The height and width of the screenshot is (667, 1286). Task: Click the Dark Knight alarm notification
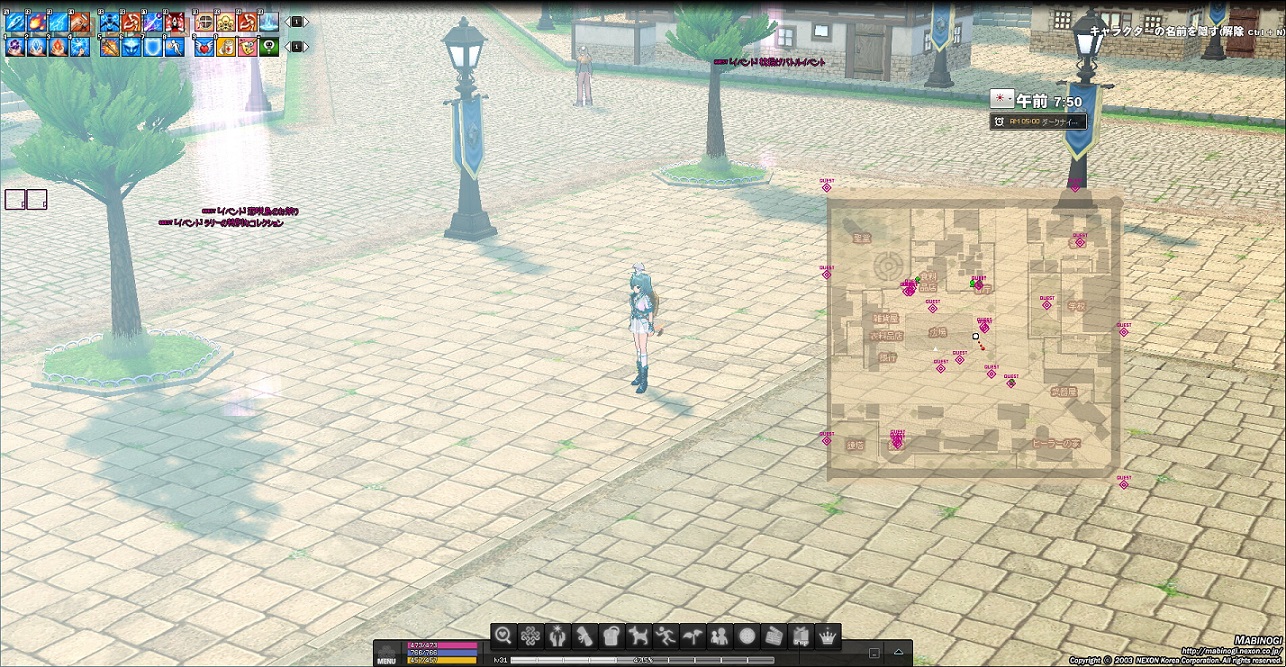tap(1038, 121)
